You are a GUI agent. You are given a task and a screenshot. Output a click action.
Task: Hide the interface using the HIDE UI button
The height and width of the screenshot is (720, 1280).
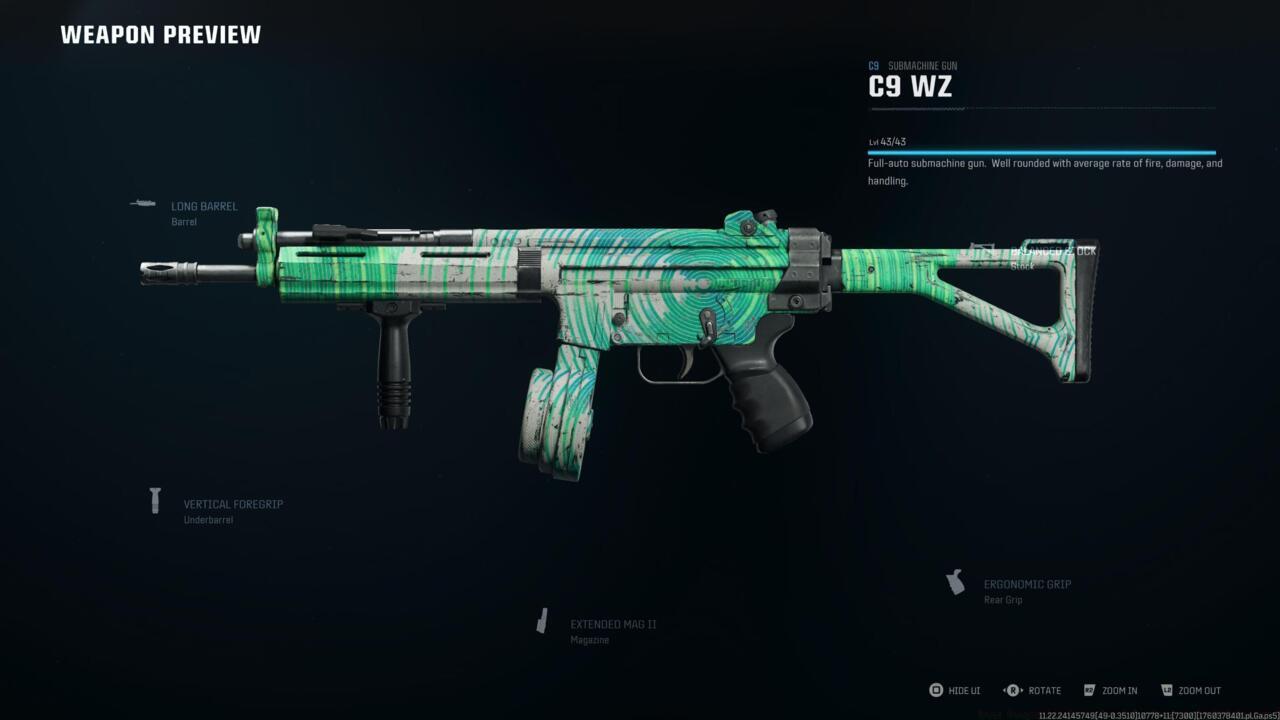[x=963, y=690]
